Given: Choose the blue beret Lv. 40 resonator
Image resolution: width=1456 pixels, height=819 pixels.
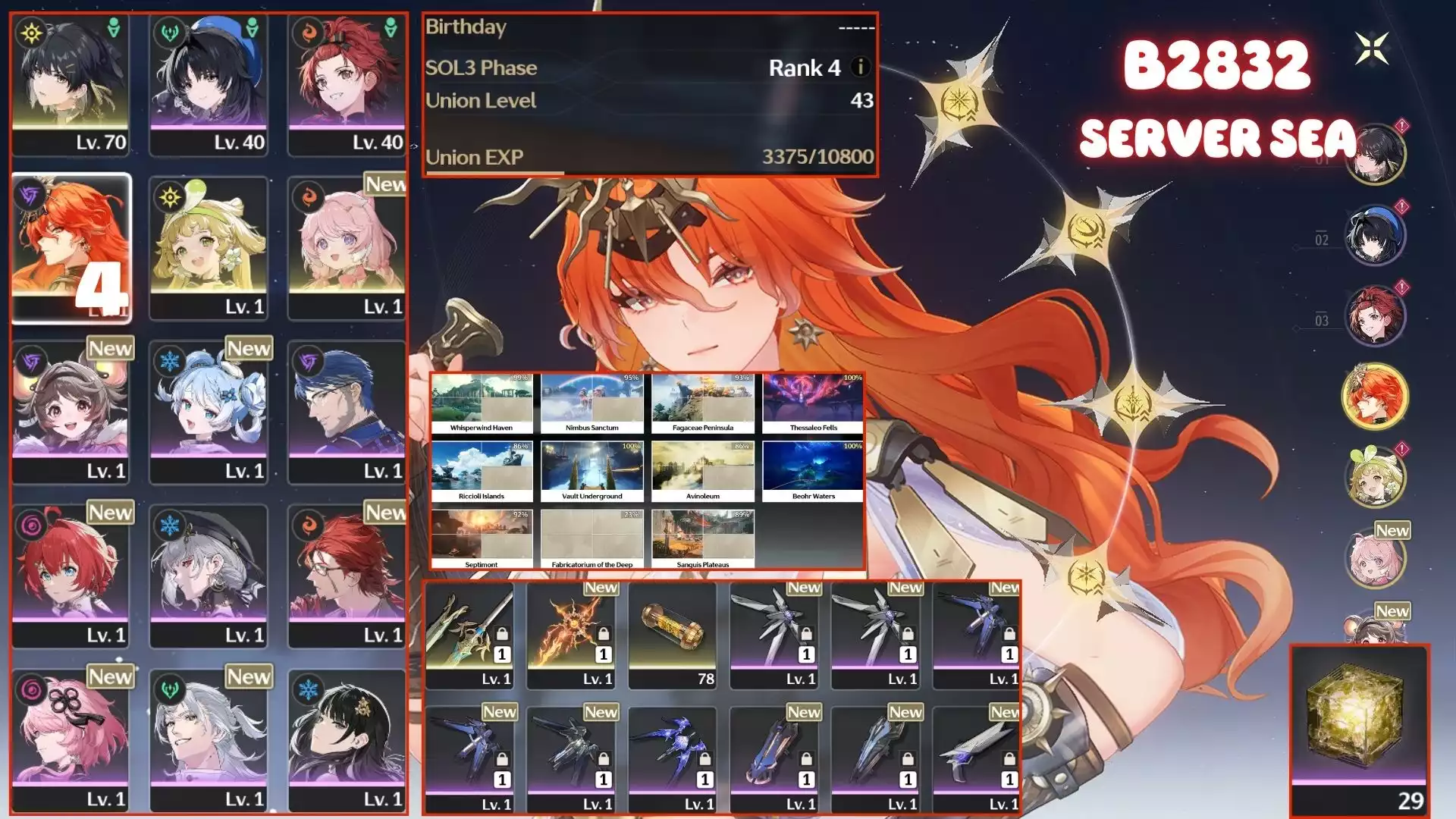Looking at the screenshot, I should (x=209, y=83).
